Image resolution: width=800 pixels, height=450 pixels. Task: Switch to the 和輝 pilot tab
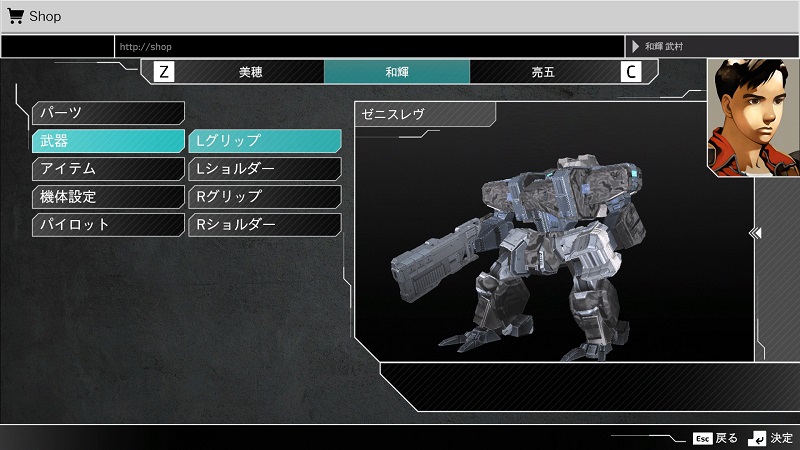pos(397,72)
